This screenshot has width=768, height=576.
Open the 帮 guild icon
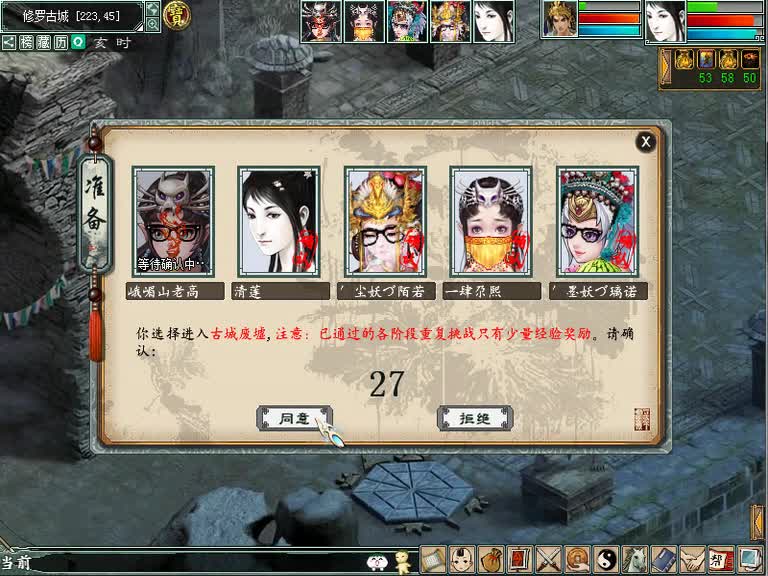(720, 559)
